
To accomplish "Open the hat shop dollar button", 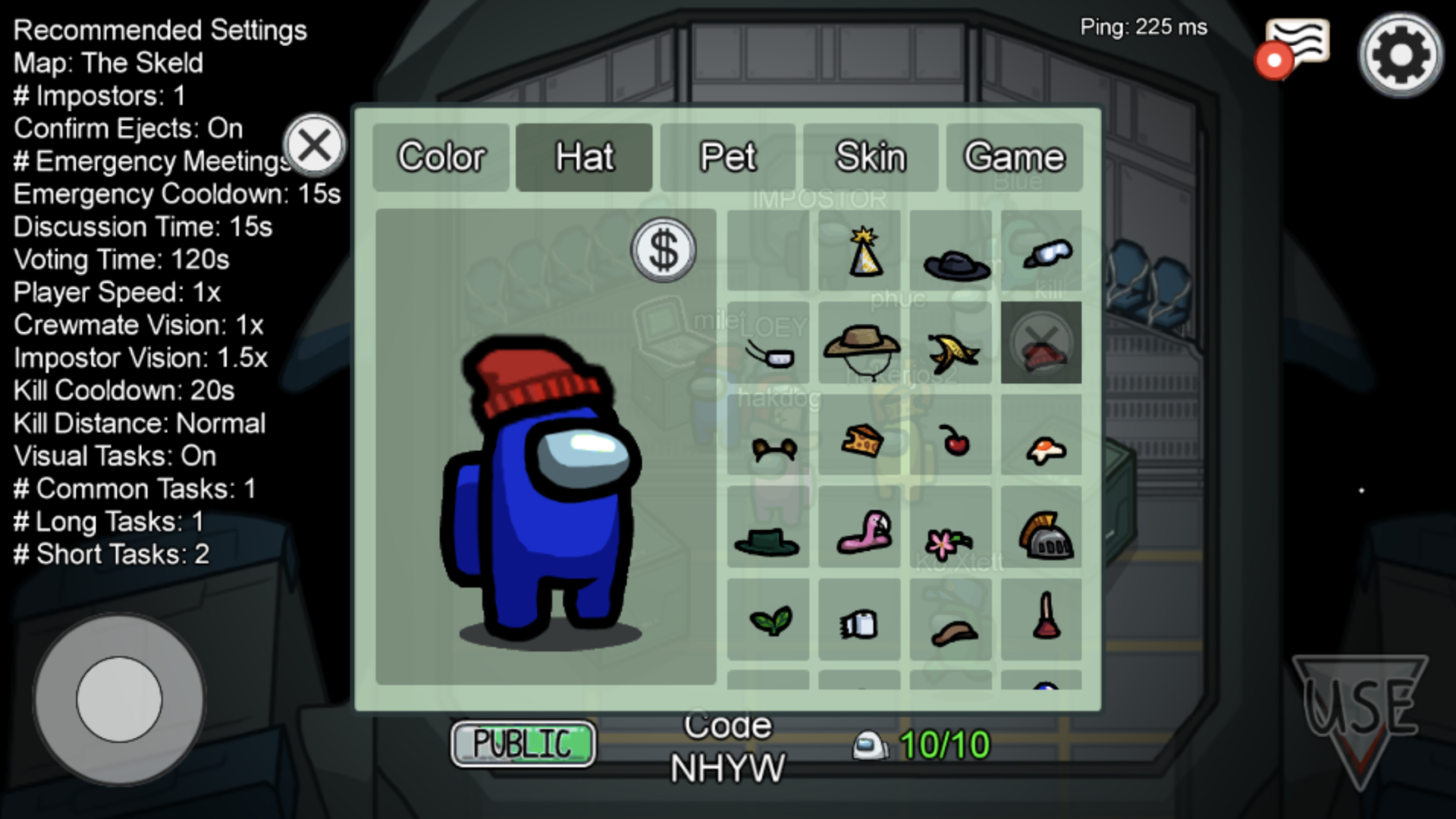I will (x=664, y=250).
